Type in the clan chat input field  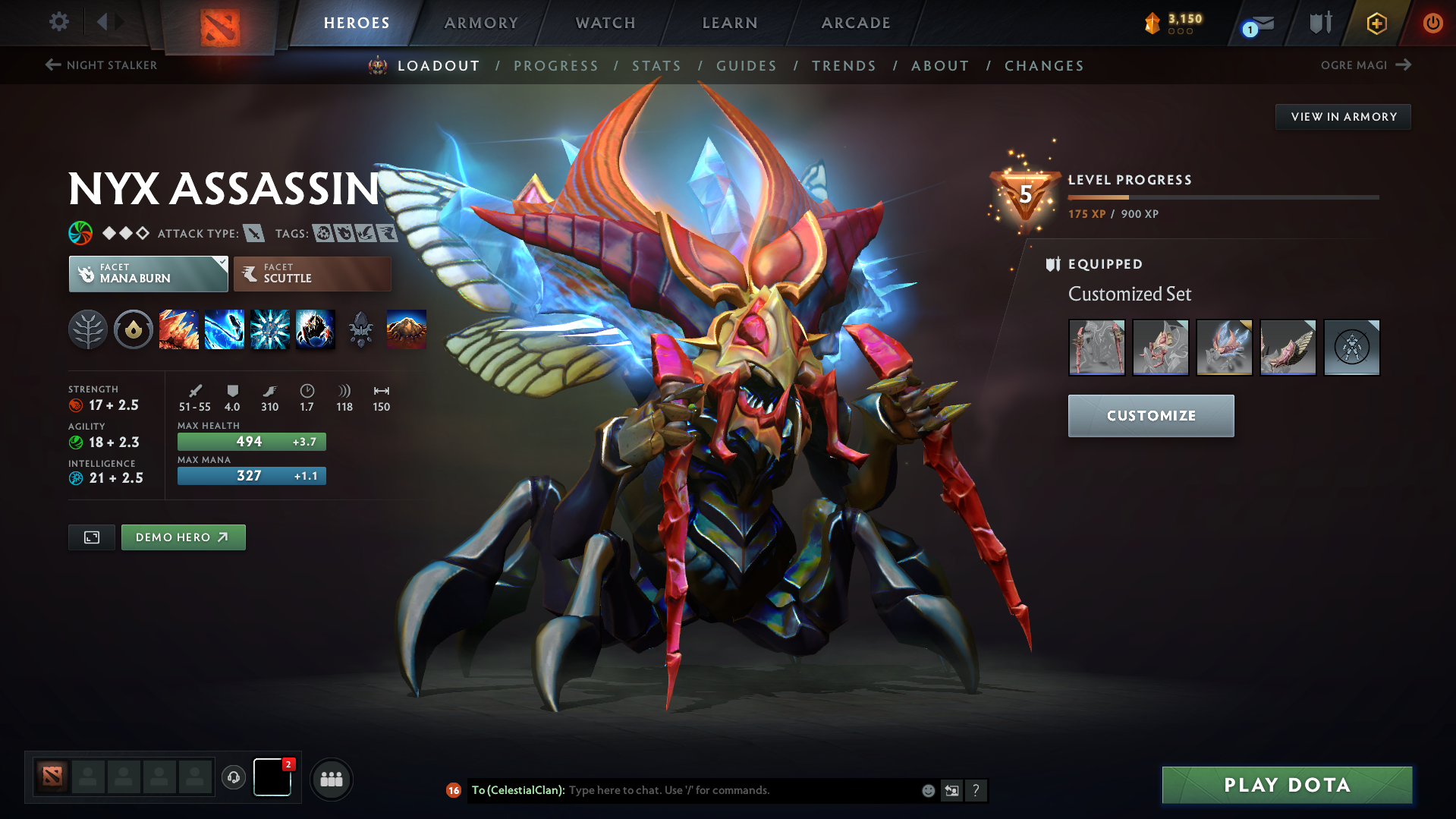pyautogui.click(x=721, y=790)
